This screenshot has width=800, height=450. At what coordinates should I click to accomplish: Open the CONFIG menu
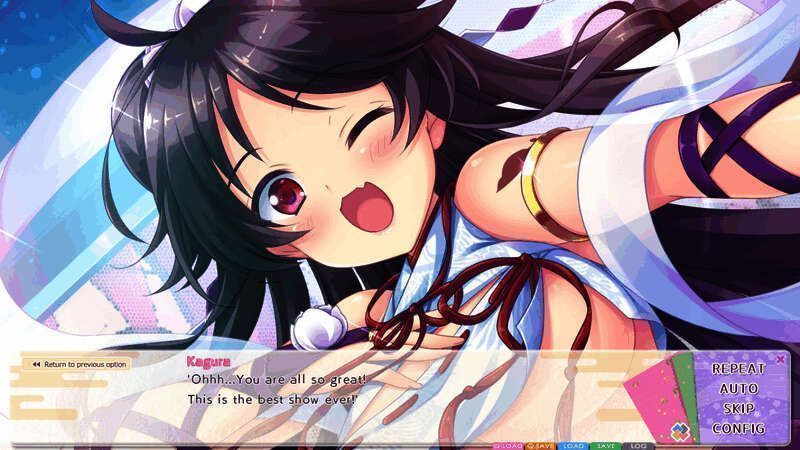pos(738,428)
